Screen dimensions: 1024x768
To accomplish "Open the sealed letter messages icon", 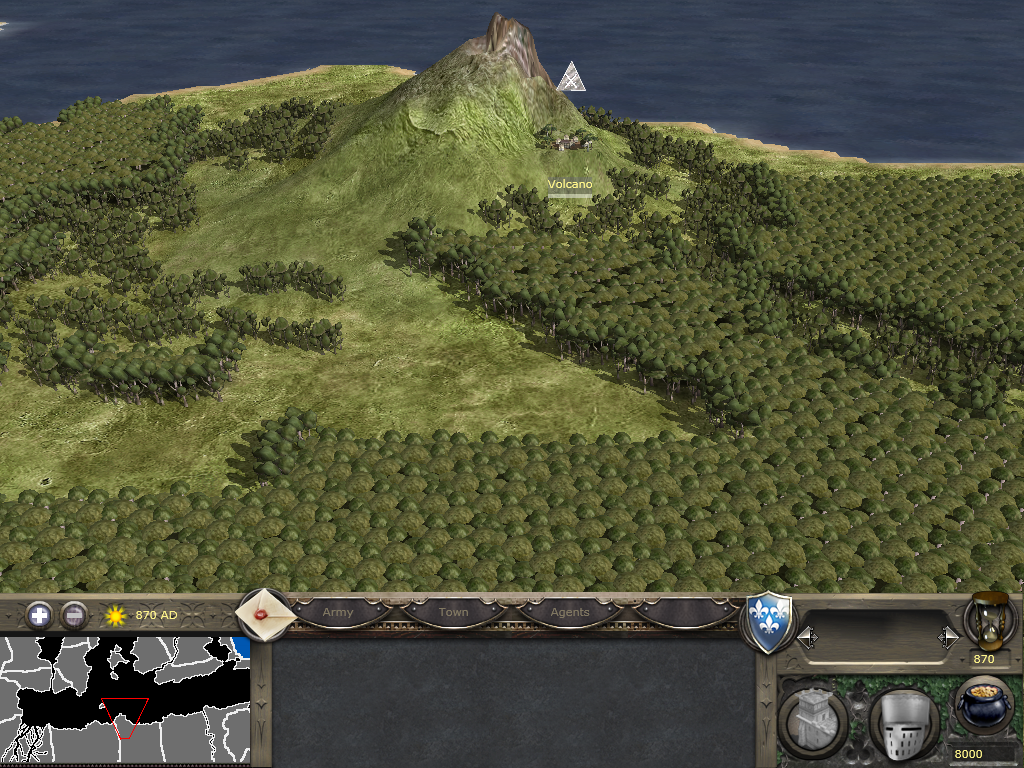I will coord(264,614).
